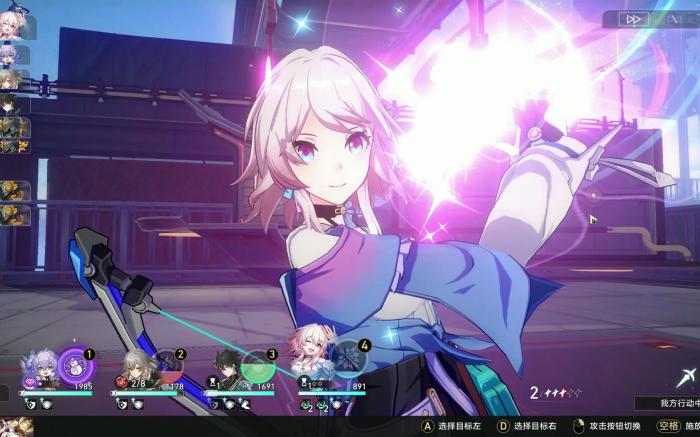Viewport: 700px width, 437px height.
Task: Activate the purple ultimate of character one
Action: (x=75, y=363)
